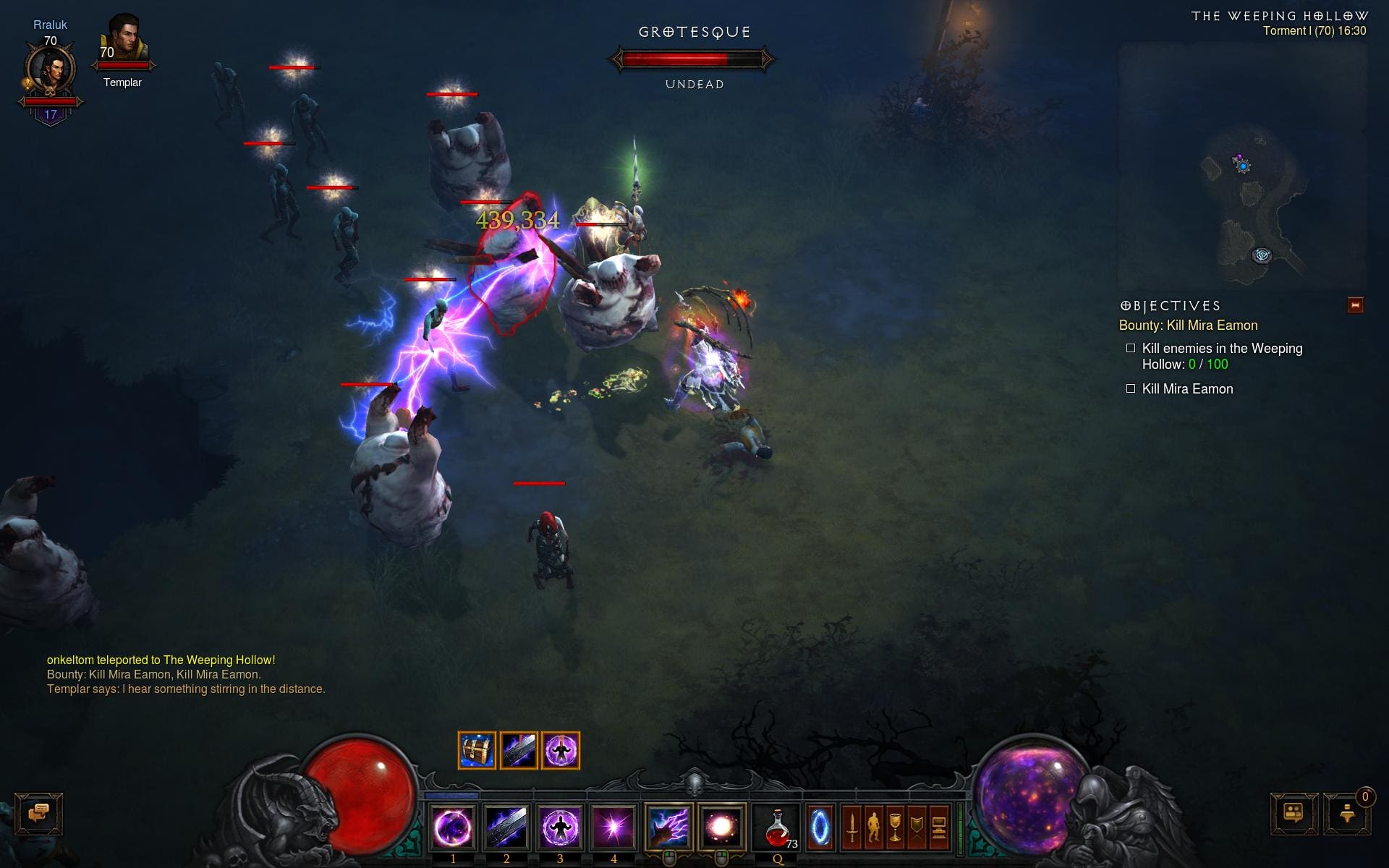Open the golden chalice menu button
The image size is (1389, 868).
(x=896, y=827)
